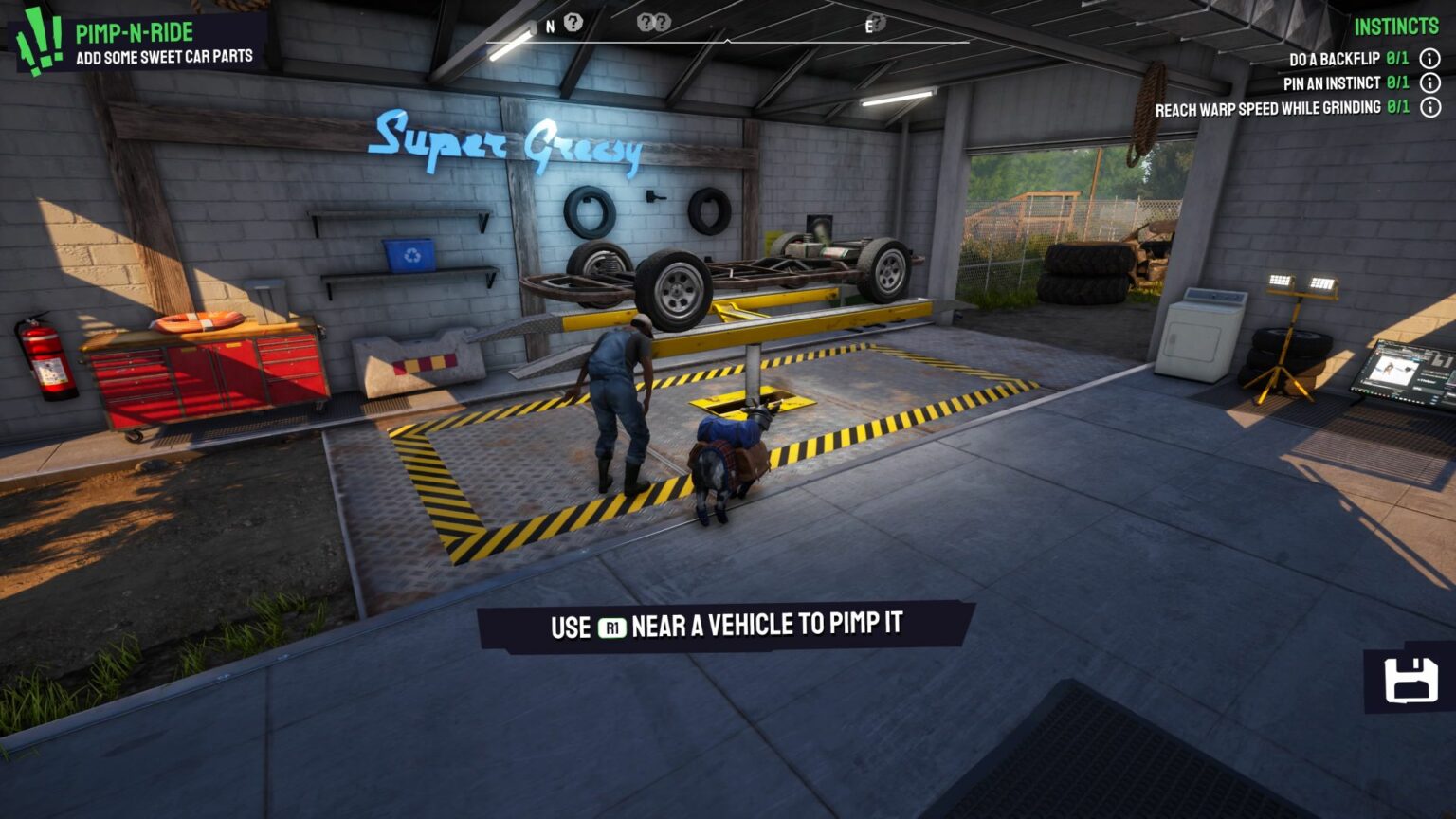The height and width of the screenshot is (819, 1456).
Task: Click the R1 button icon in the prompt
Action: [611, 627]
